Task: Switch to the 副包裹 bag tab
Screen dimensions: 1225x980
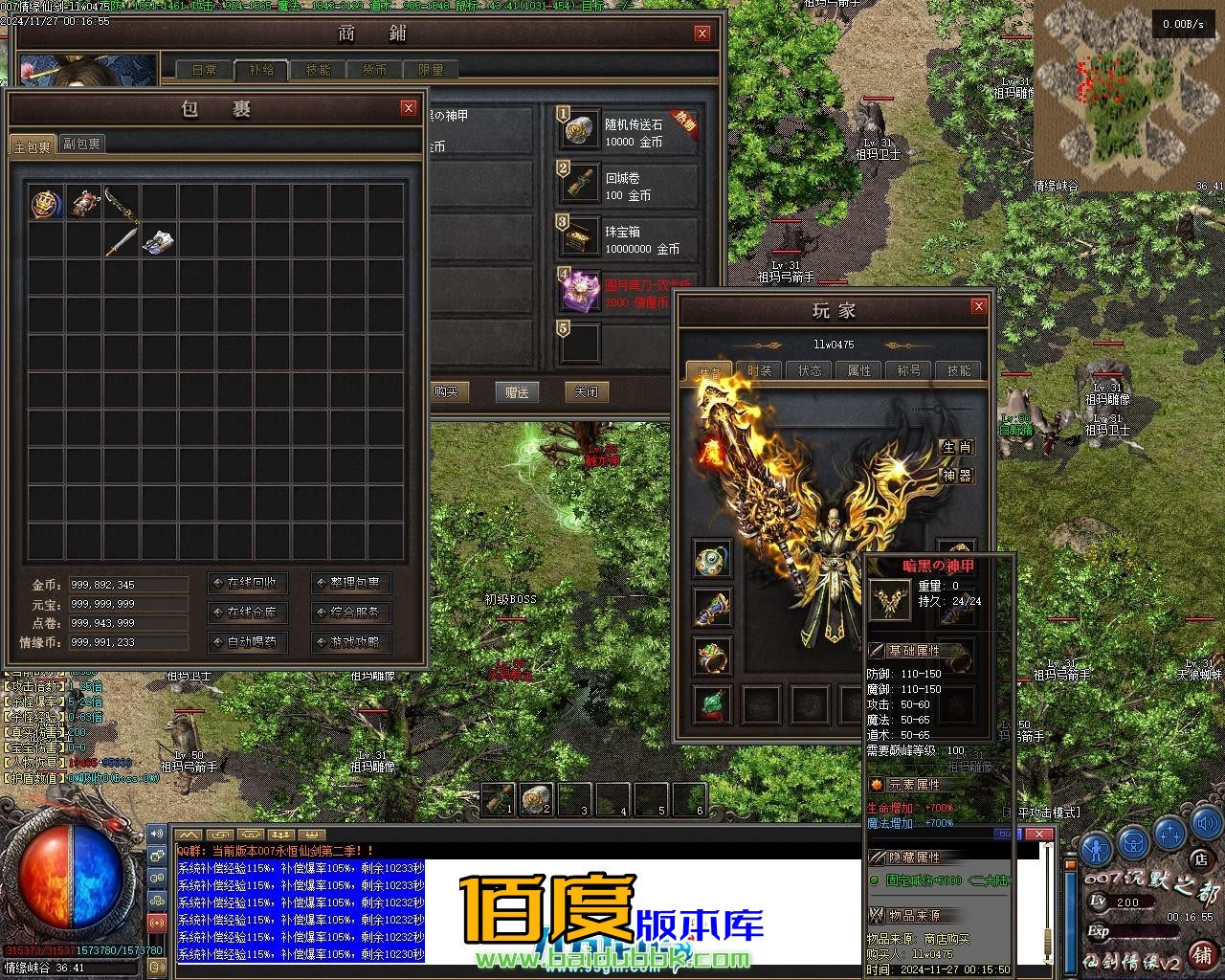Action: click(81, 144)
